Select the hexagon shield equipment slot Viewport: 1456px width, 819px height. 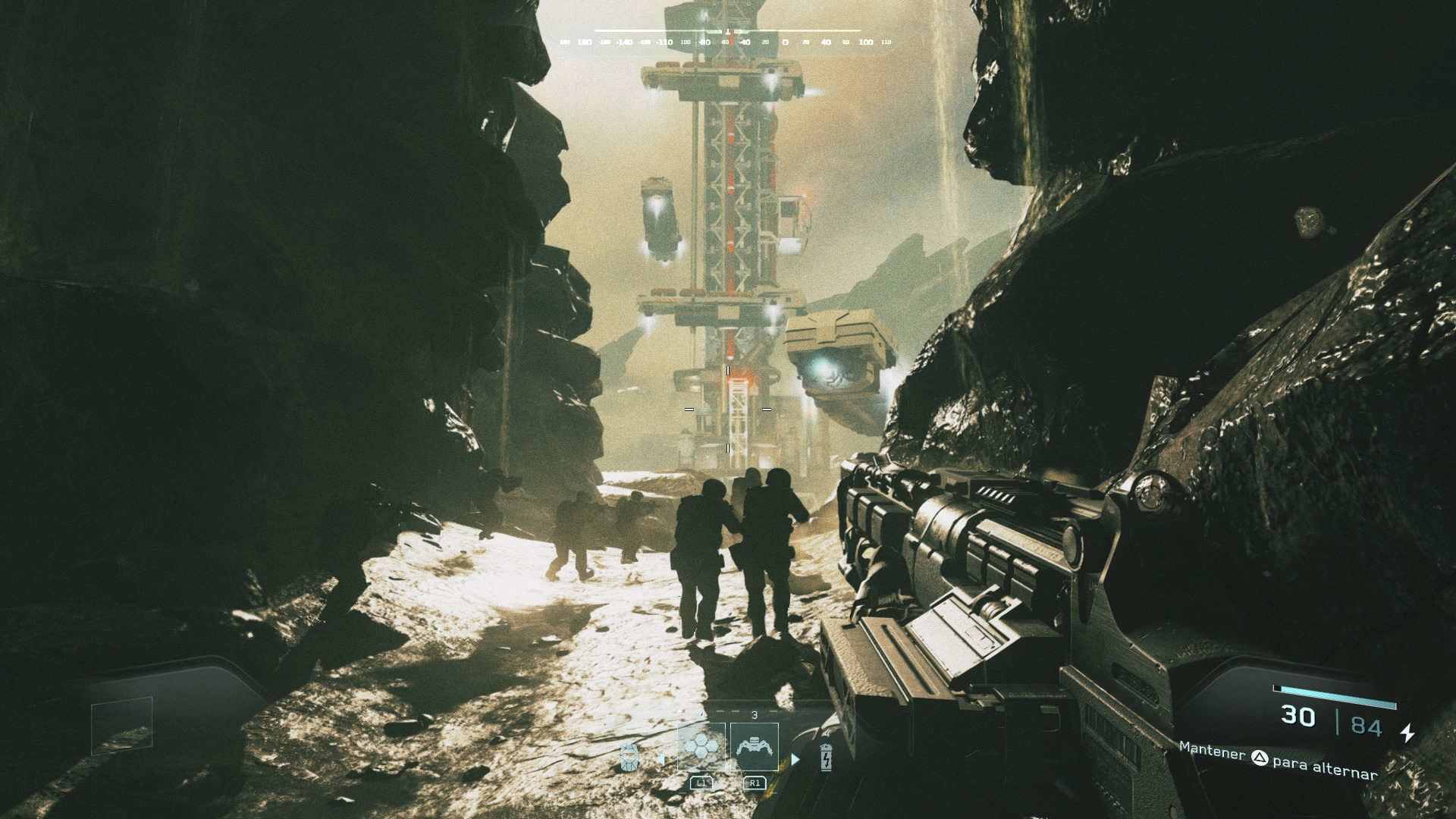click(701, 747)
